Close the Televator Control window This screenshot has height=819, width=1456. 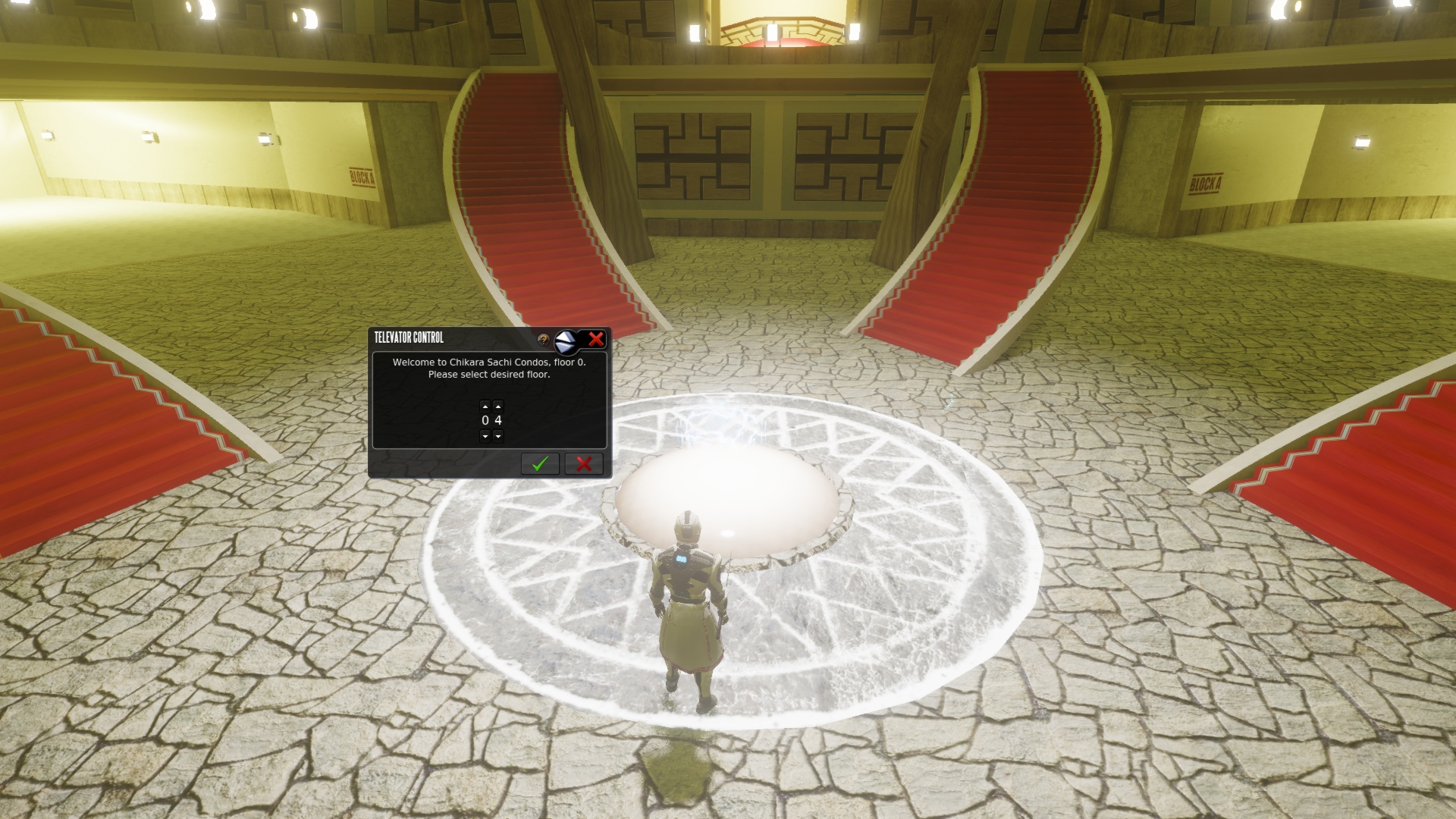click(x=596, y=339)
